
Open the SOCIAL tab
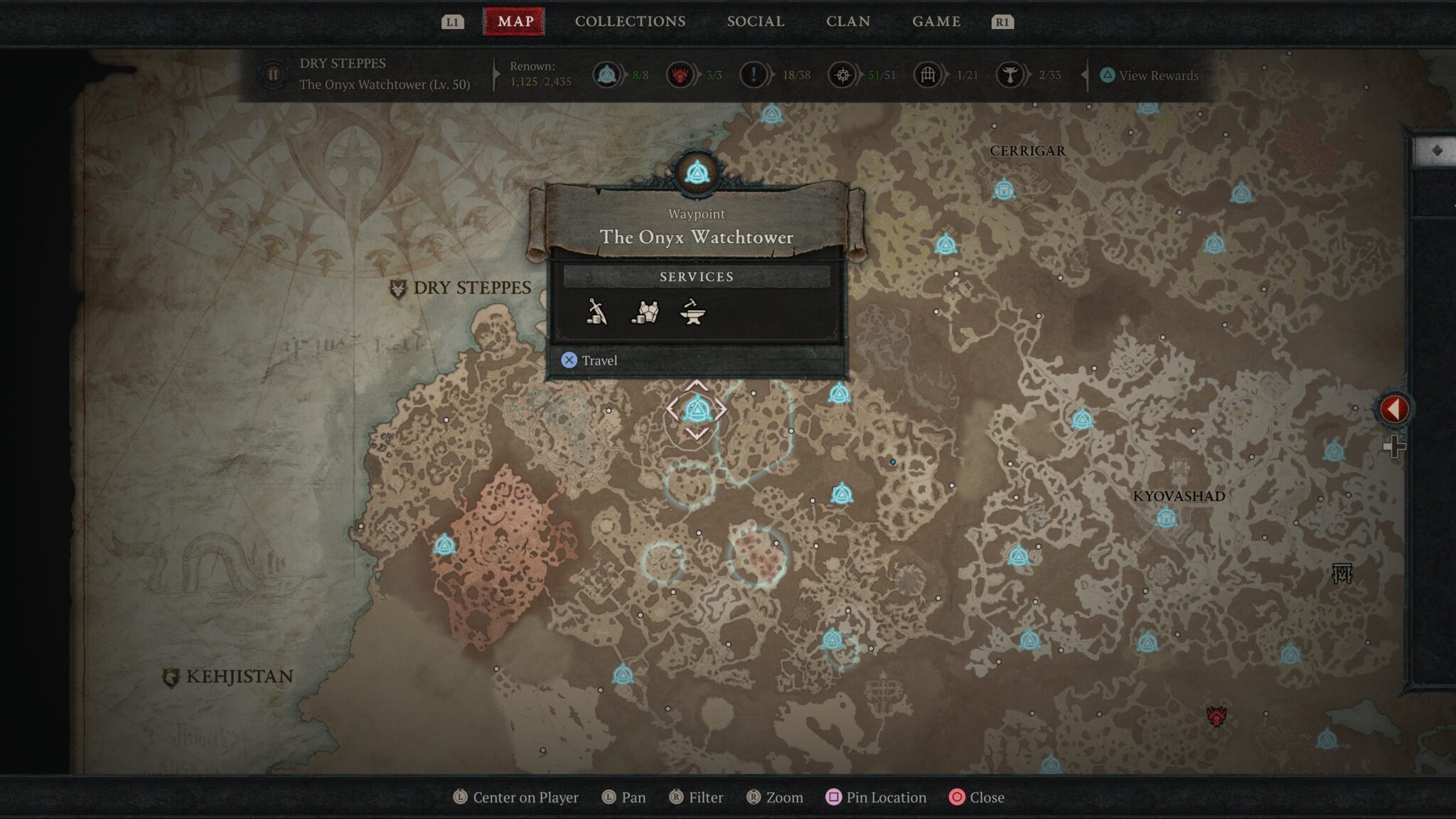pyautogui.click(x=755, y=21)
